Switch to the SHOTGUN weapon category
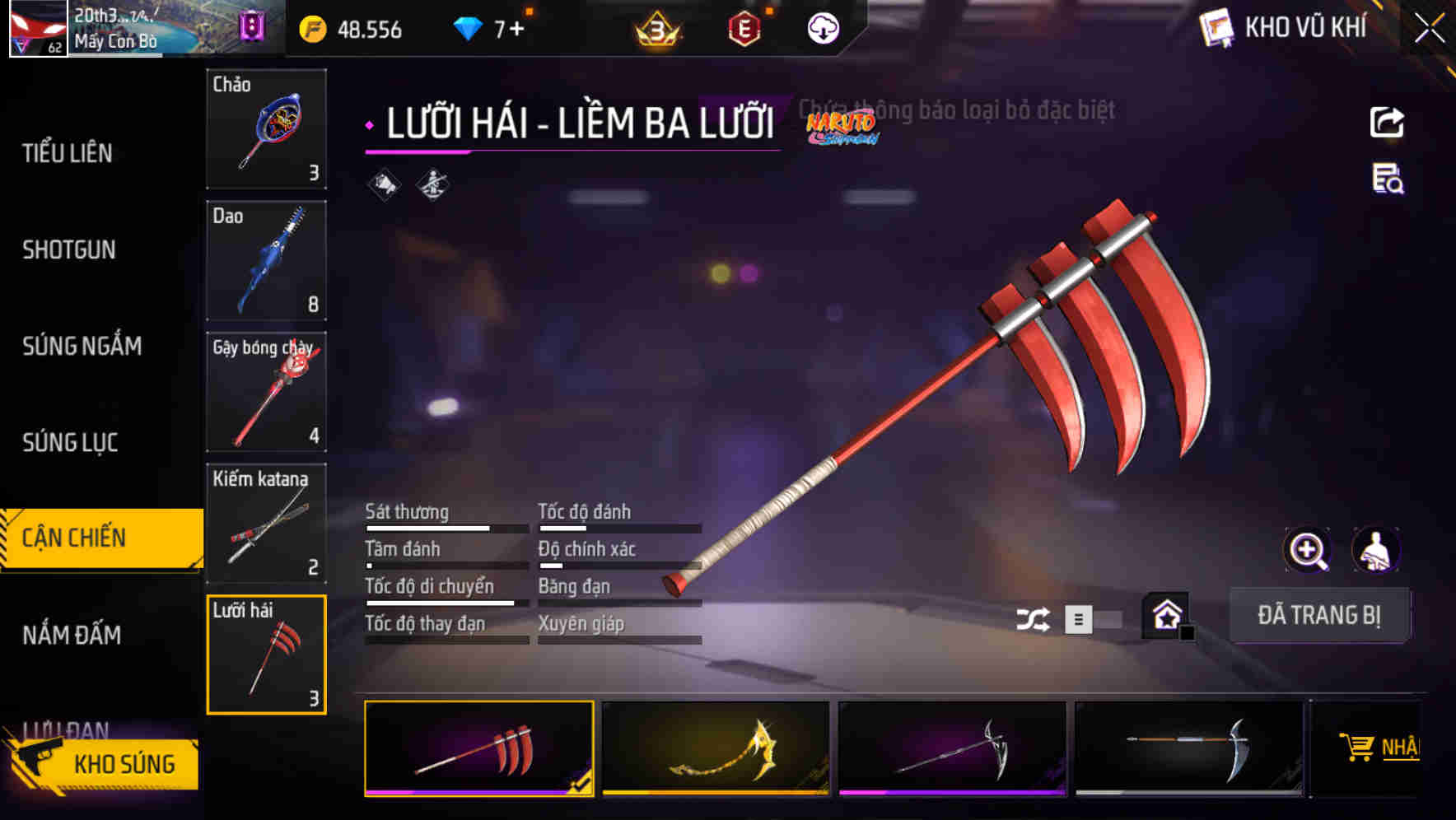This screenshot has width=1456, height=820. click(70, 249)
